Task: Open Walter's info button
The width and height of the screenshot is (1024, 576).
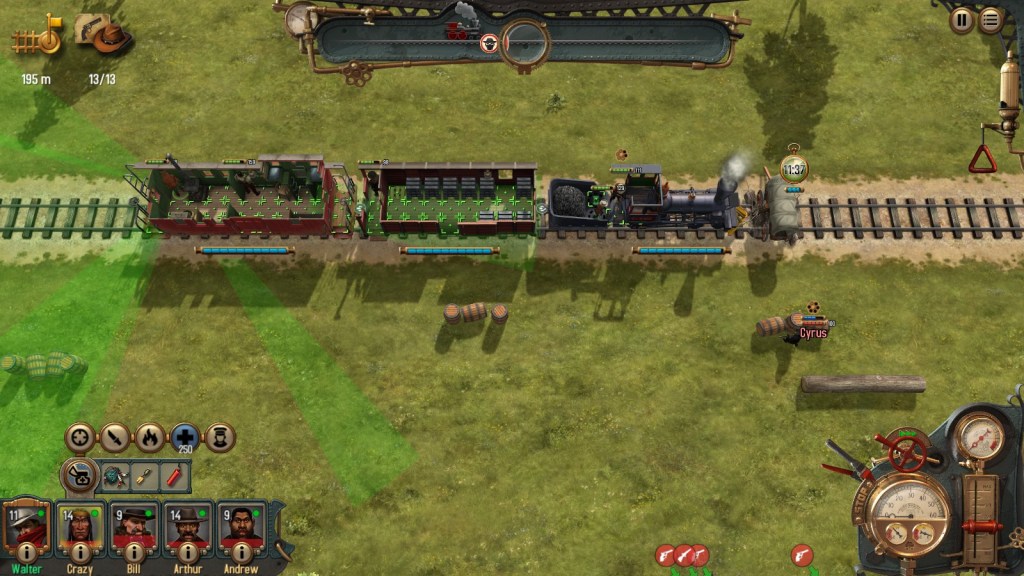Action: (x=27, y=553)
